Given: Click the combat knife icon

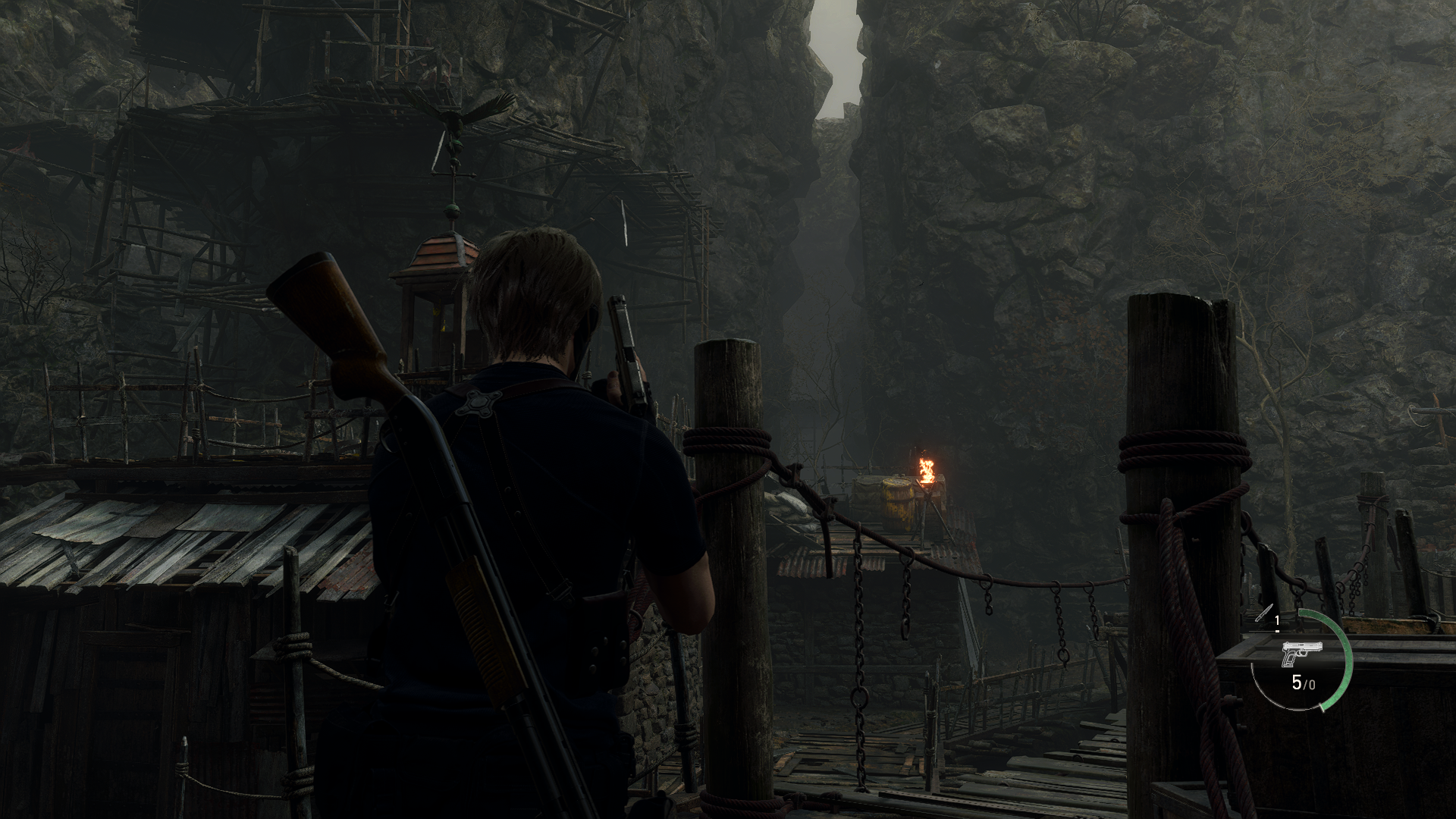Looking at the screenshot, I should tap(1263, 613).
